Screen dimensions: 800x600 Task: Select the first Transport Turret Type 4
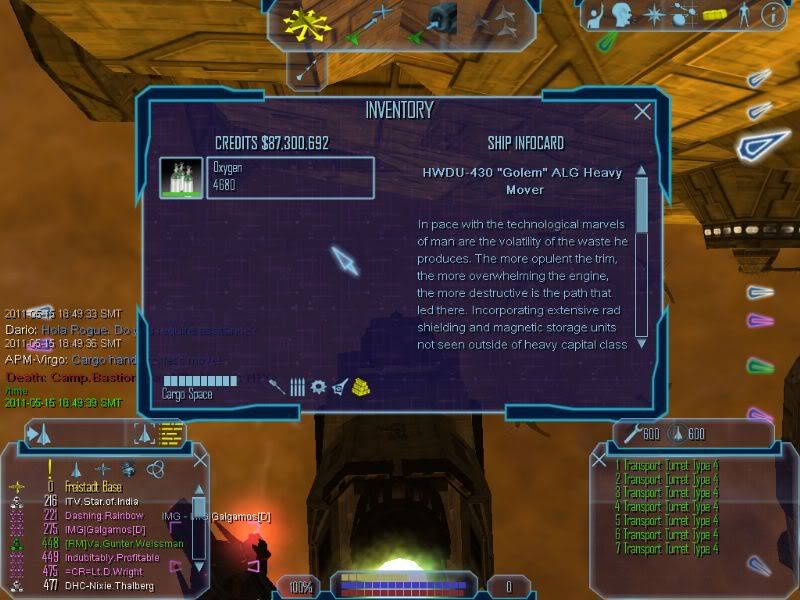(x=668, y=466)
